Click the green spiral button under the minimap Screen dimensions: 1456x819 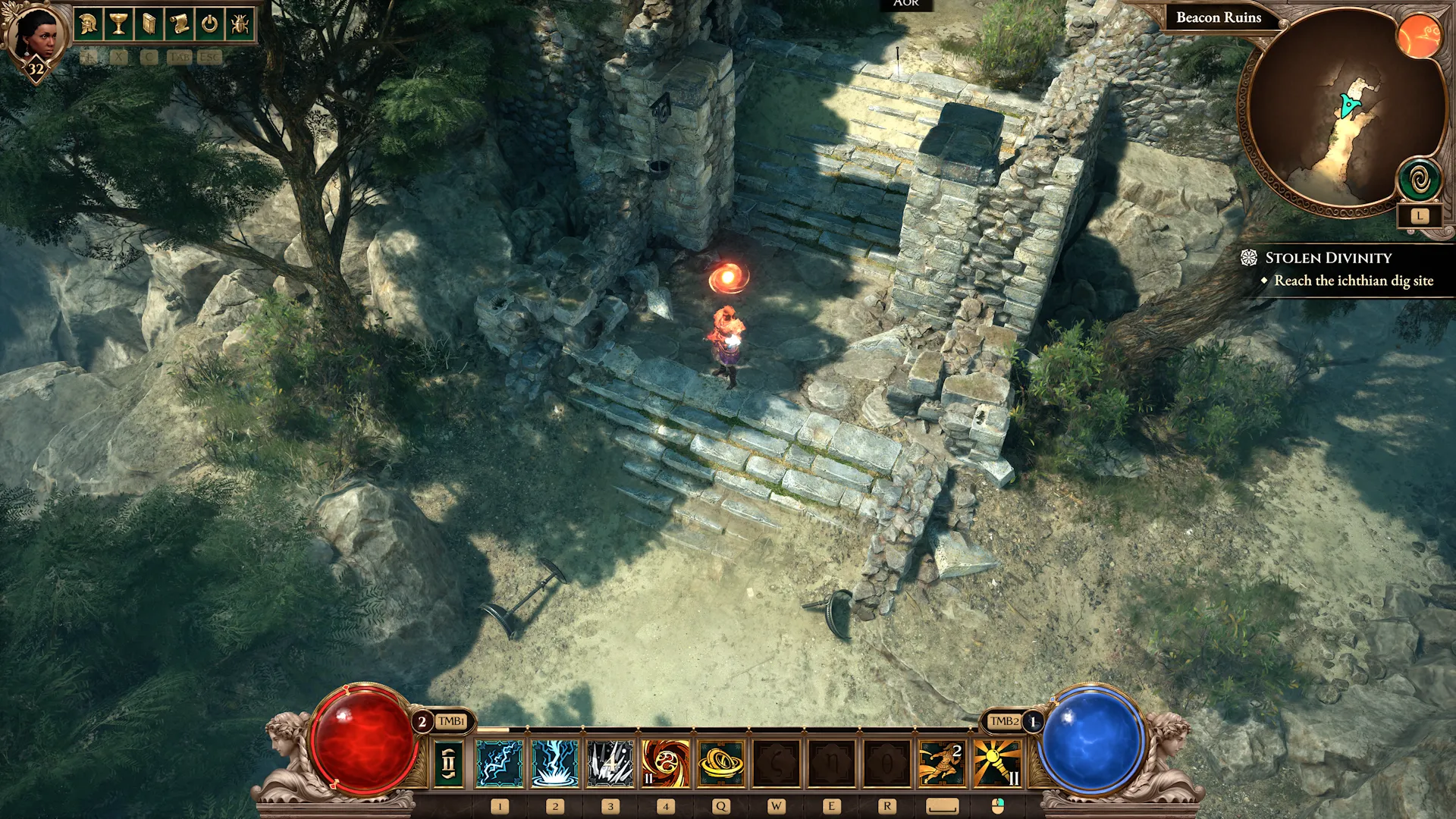point(1420,180)
